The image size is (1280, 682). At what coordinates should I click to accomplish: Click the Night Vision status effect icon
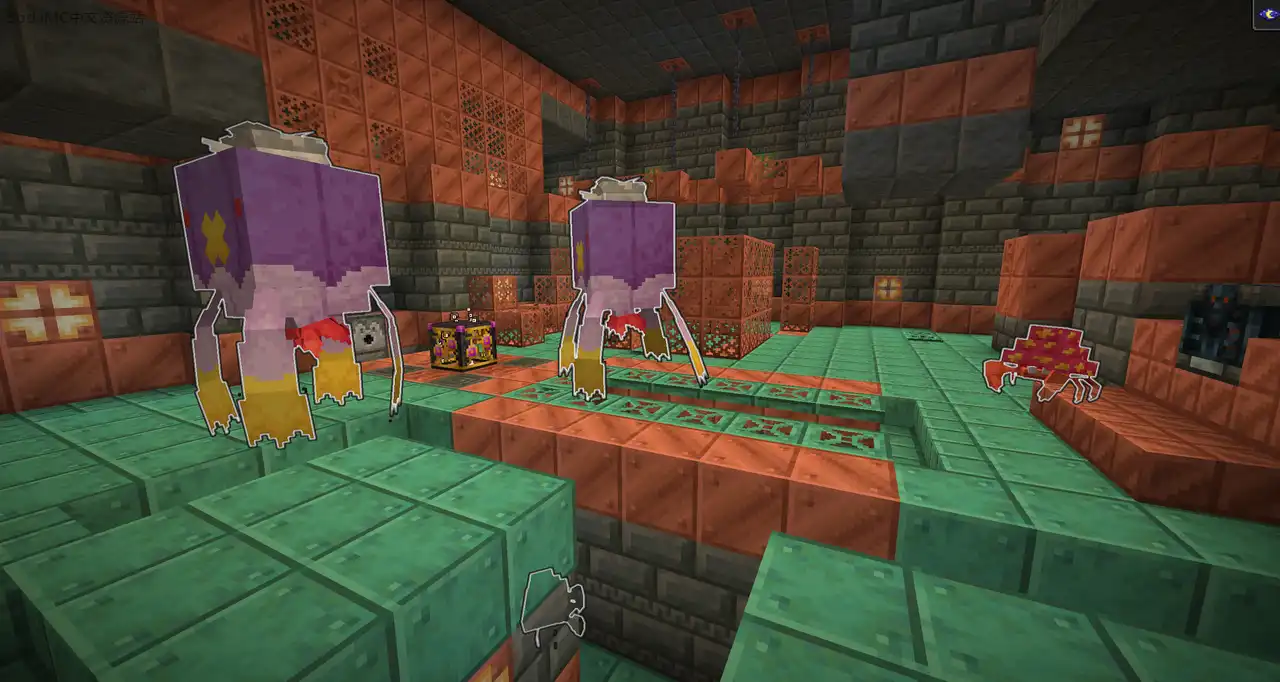1267,14
